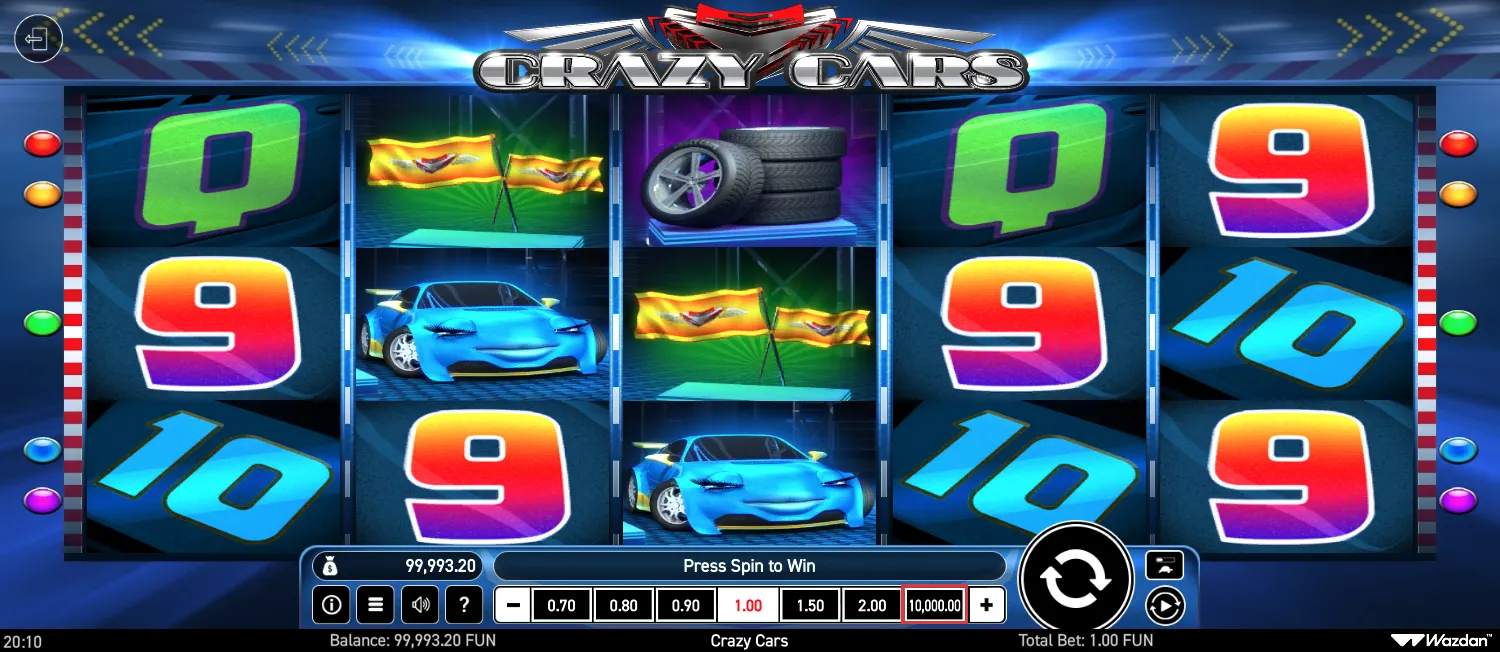Pick the 2.00 bet value

(x=872, y=605)
